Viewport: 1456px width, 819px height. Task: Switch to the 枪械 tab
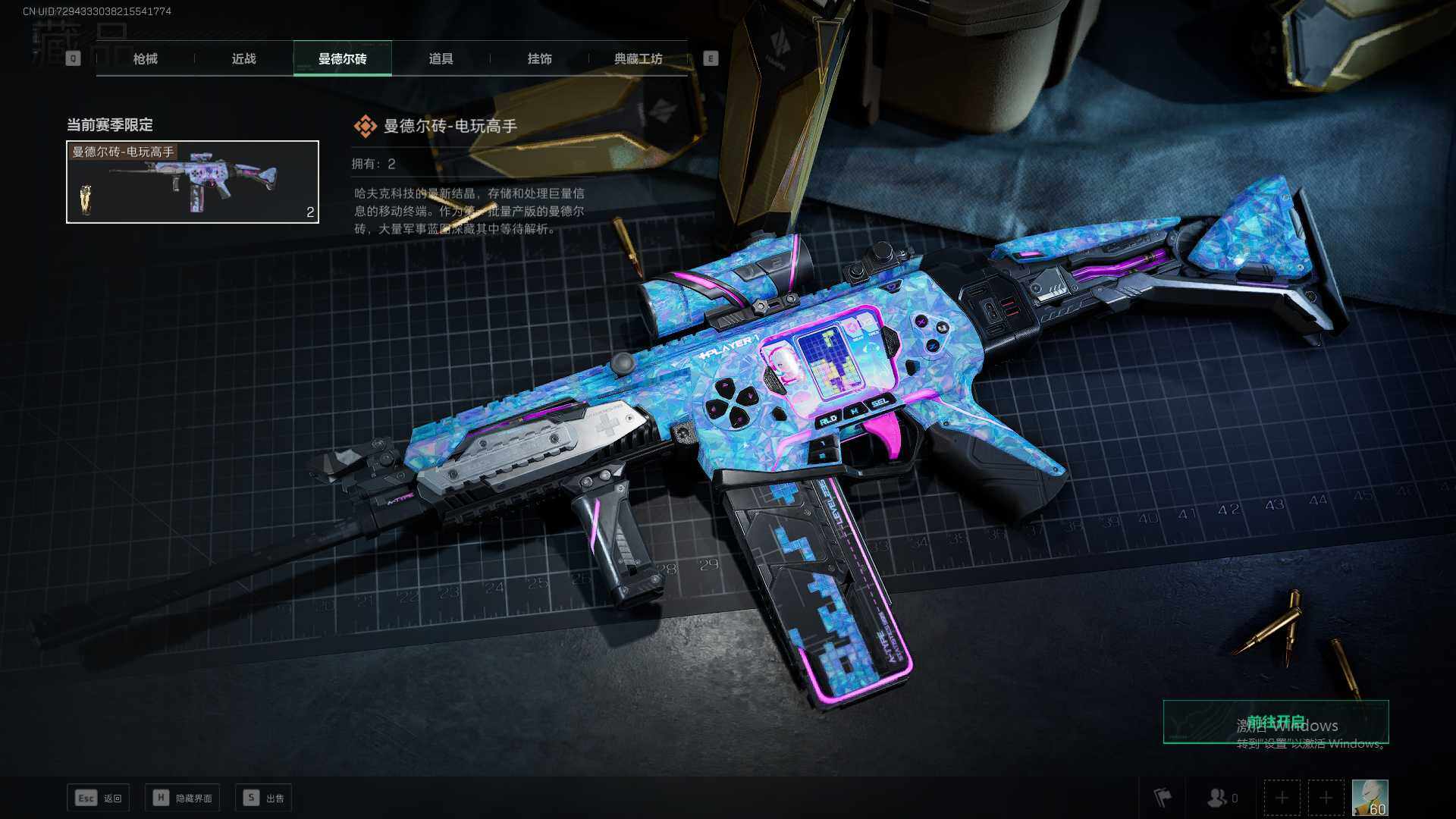tap(145, 59)
